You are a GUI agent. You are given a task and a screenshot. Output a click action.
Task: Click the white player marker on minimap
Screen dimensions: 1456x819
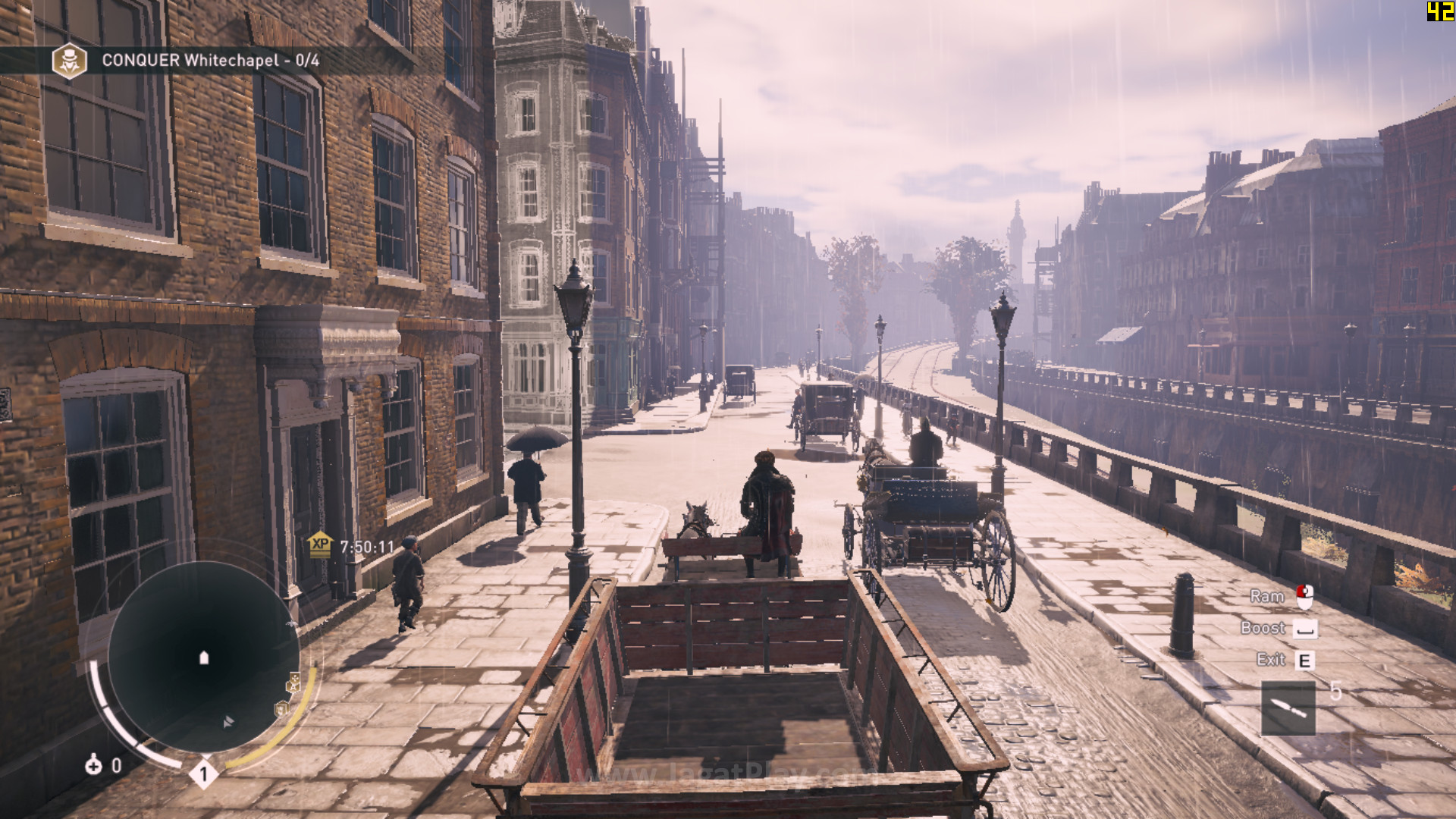(x=203, y=657)
